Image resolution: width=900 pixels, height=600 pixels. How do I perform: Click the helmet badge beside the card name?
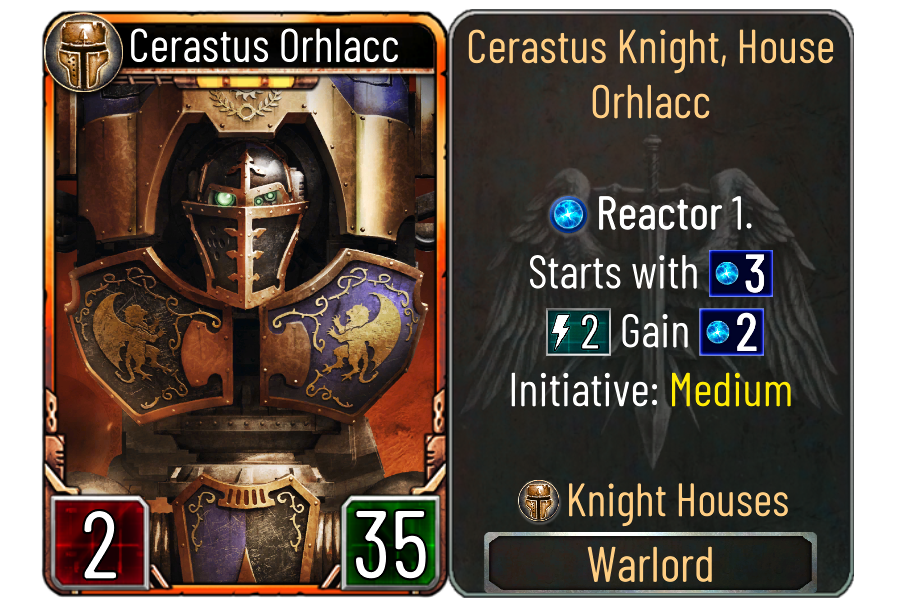[x=84, y=47]
